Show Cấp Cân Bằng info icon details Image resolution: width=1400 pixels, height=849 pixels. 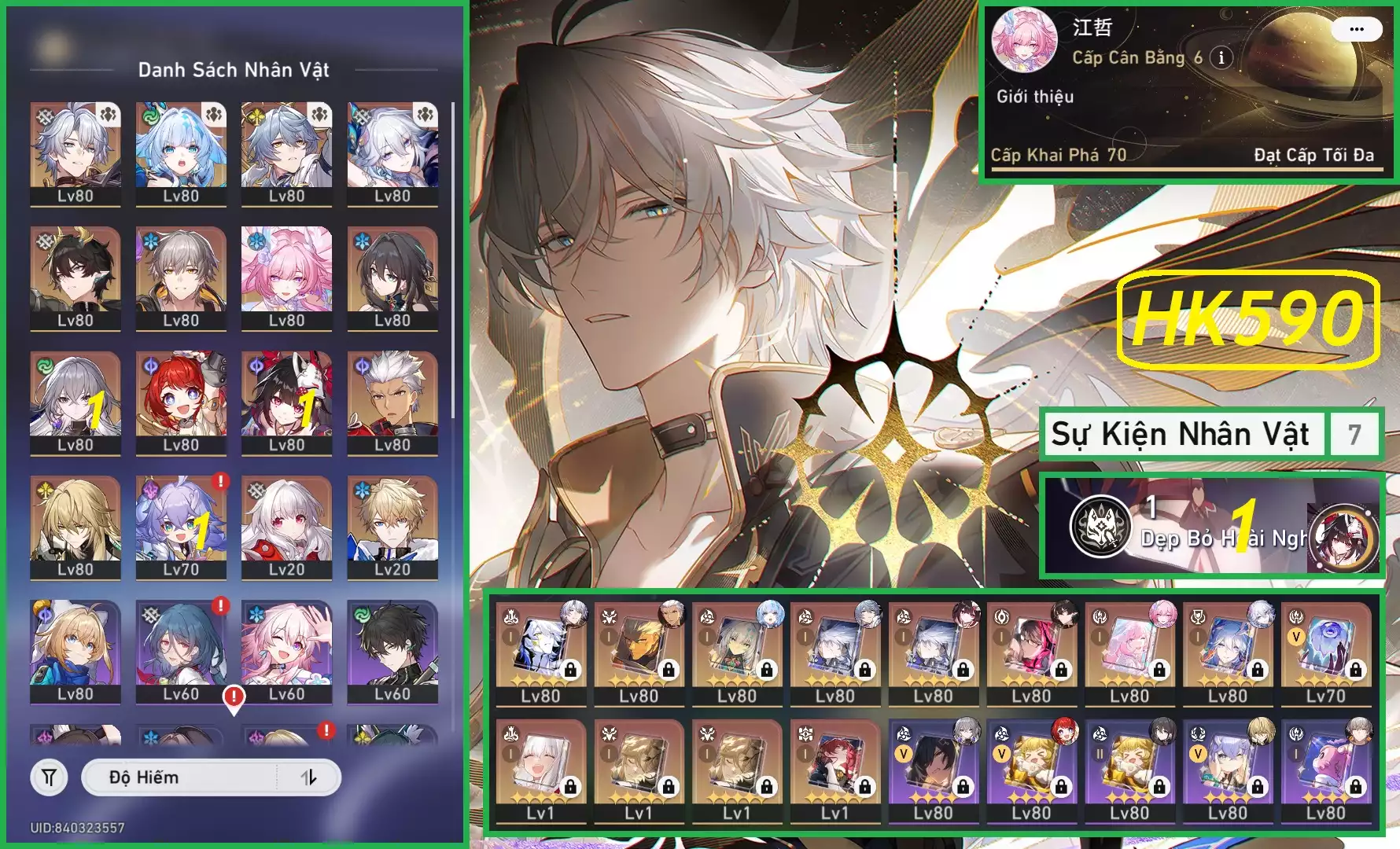pos(1221,57)
